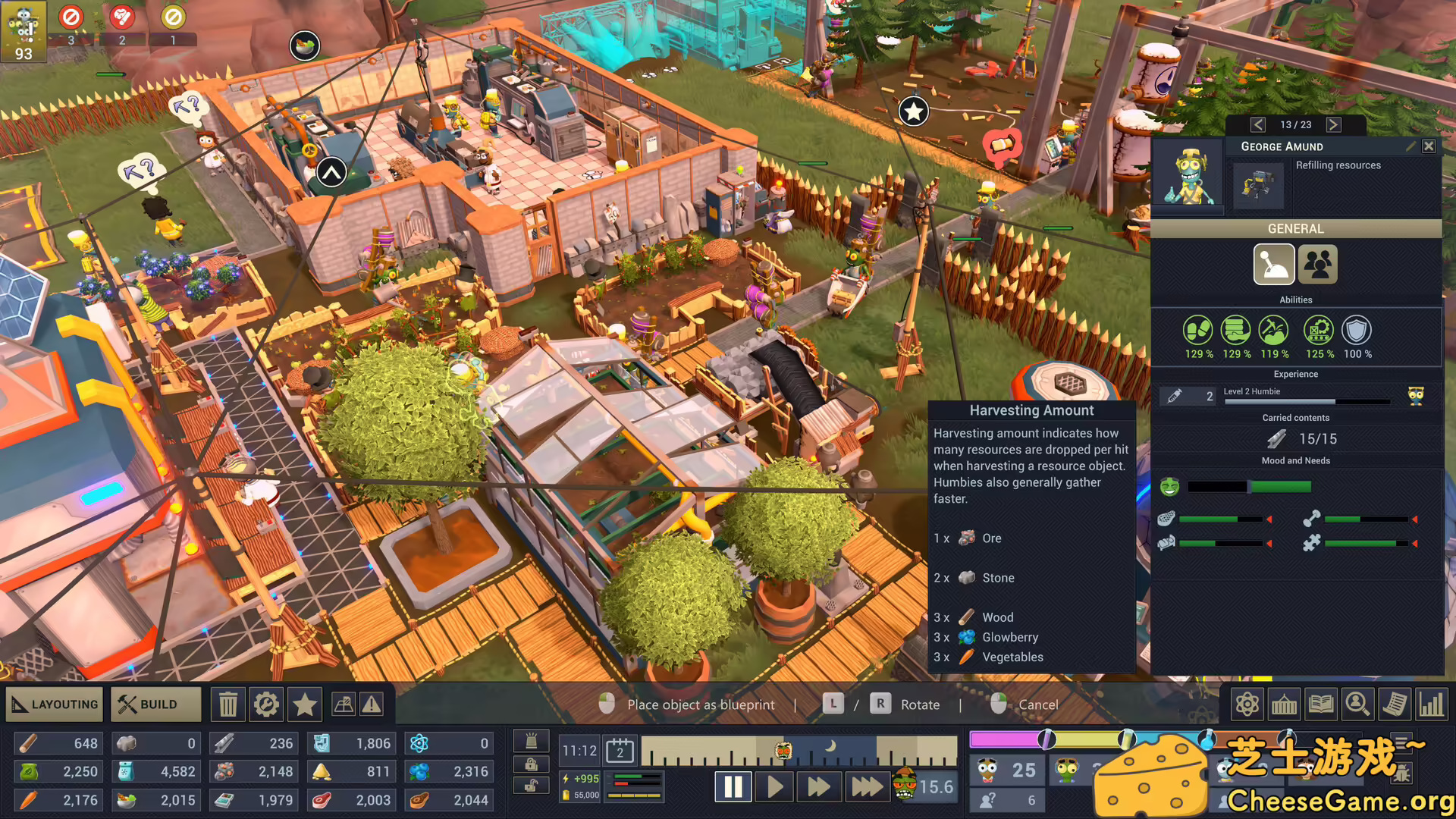
Task: Open the Build menu
Action: coord(156,704)
